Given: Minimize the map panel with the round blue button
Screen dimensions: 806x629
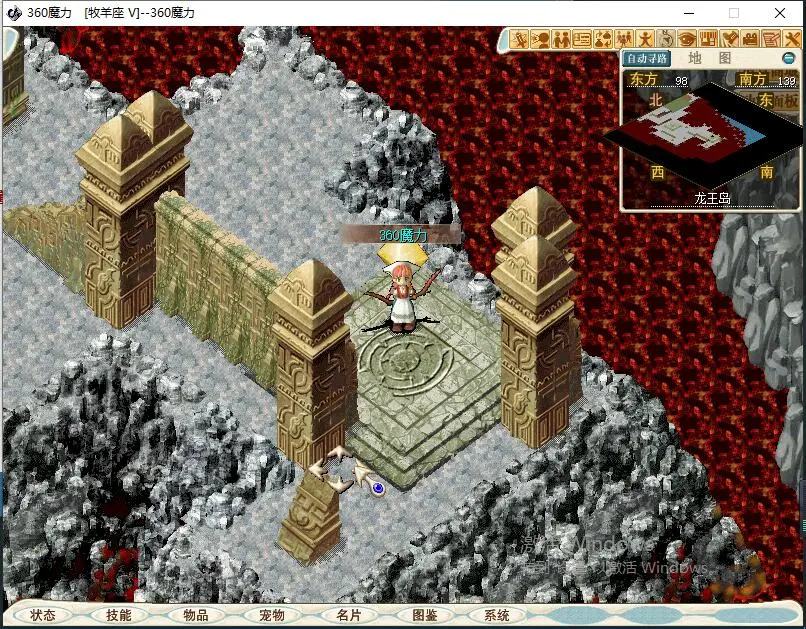Looking at the screenshot, I should point(788,59).
